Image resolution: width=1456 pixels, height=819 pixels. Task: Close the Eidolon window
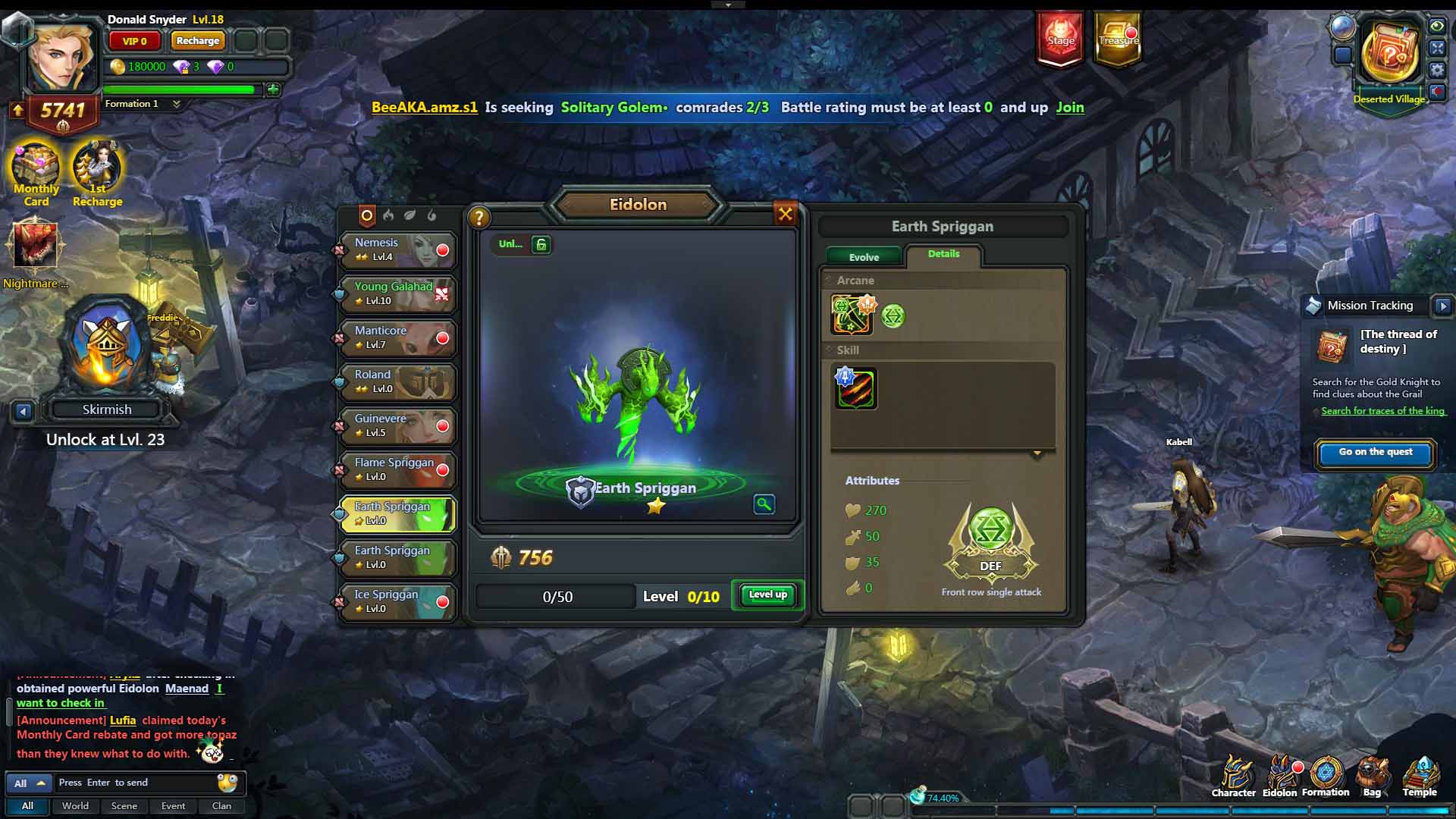786,215
